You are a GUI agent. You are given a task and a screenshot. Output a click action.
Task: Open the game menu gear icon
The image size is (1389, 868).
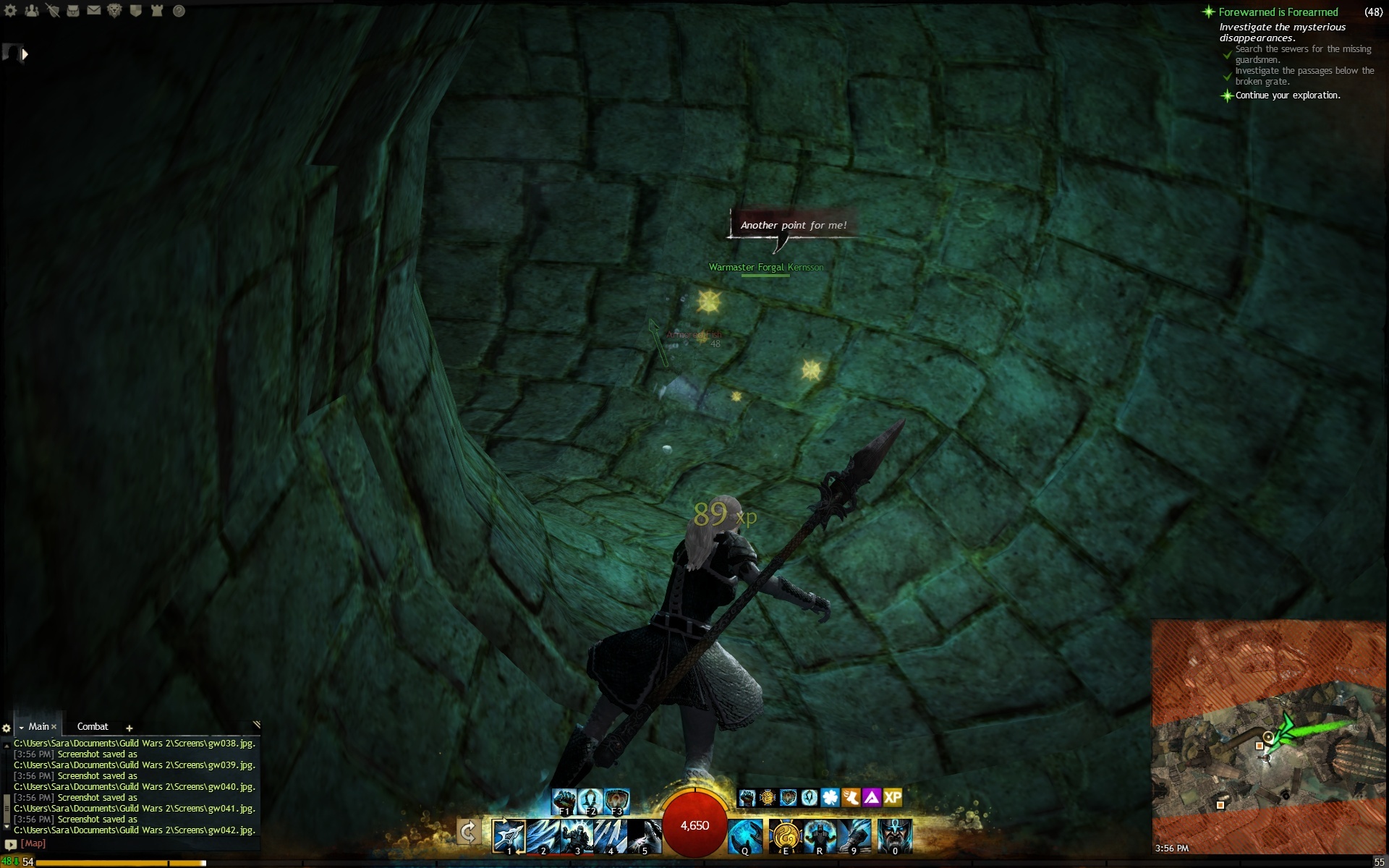tap(10, 11)
